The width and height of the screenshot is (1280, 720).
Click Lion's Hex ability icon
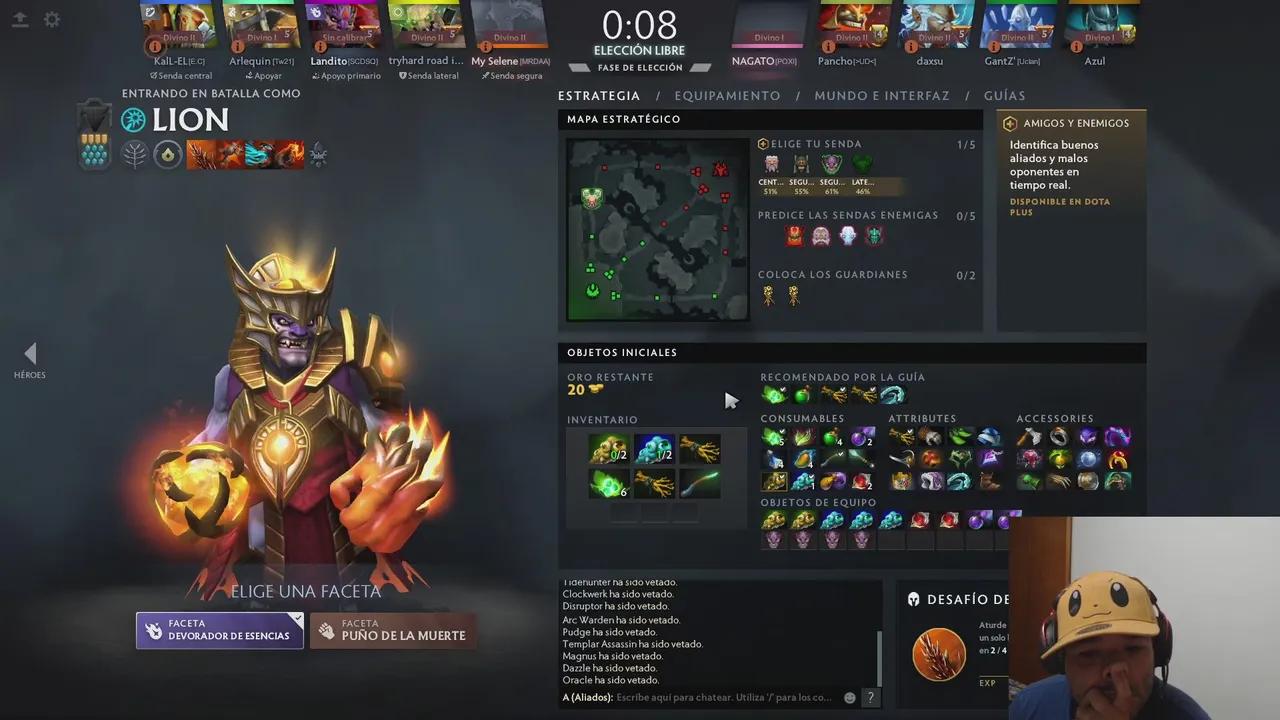point(229,155)
